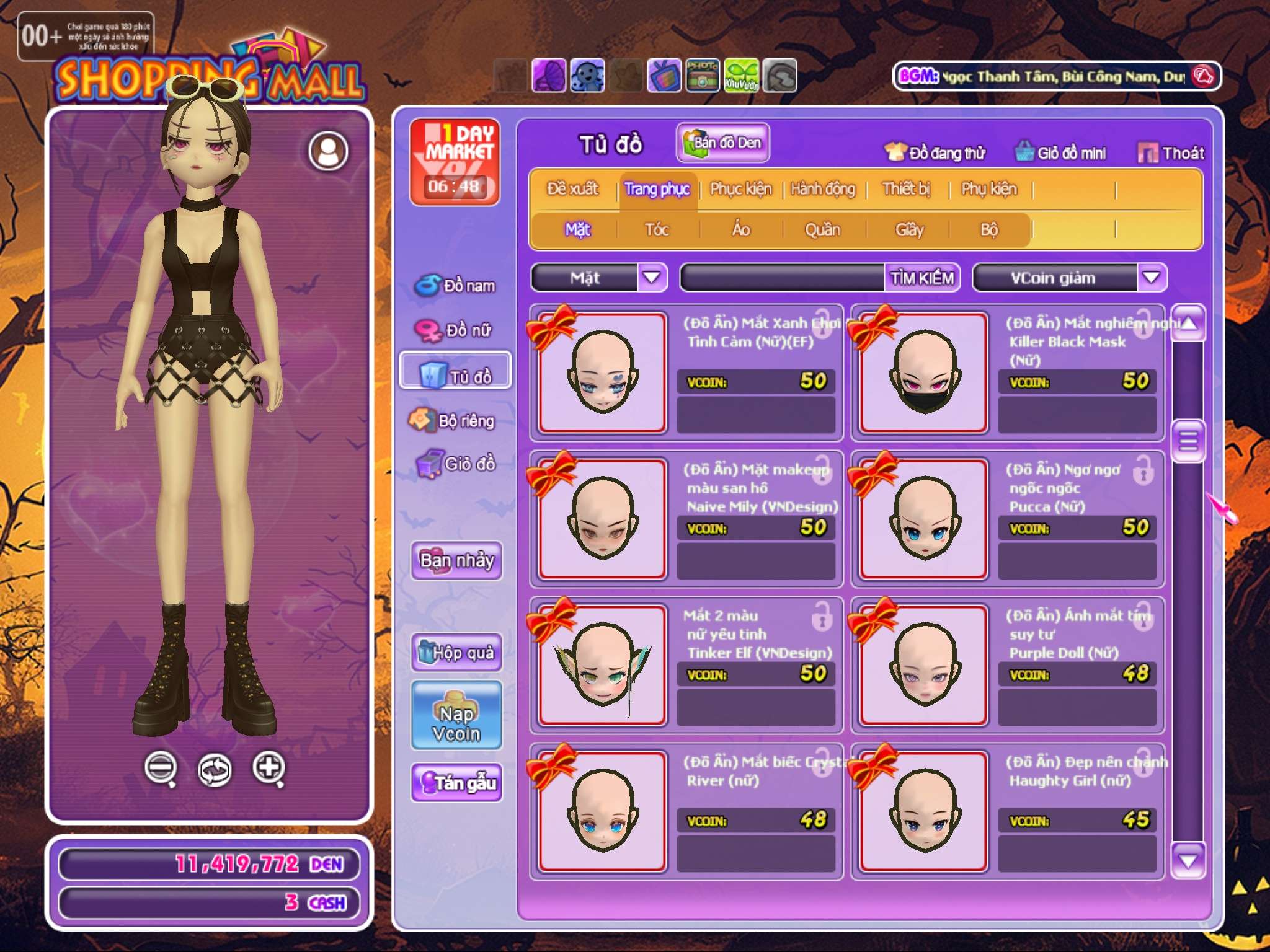Viewport: 1270px width, 952px height.
Task: Show Đồ nam male items
Action: pos(456,285)
